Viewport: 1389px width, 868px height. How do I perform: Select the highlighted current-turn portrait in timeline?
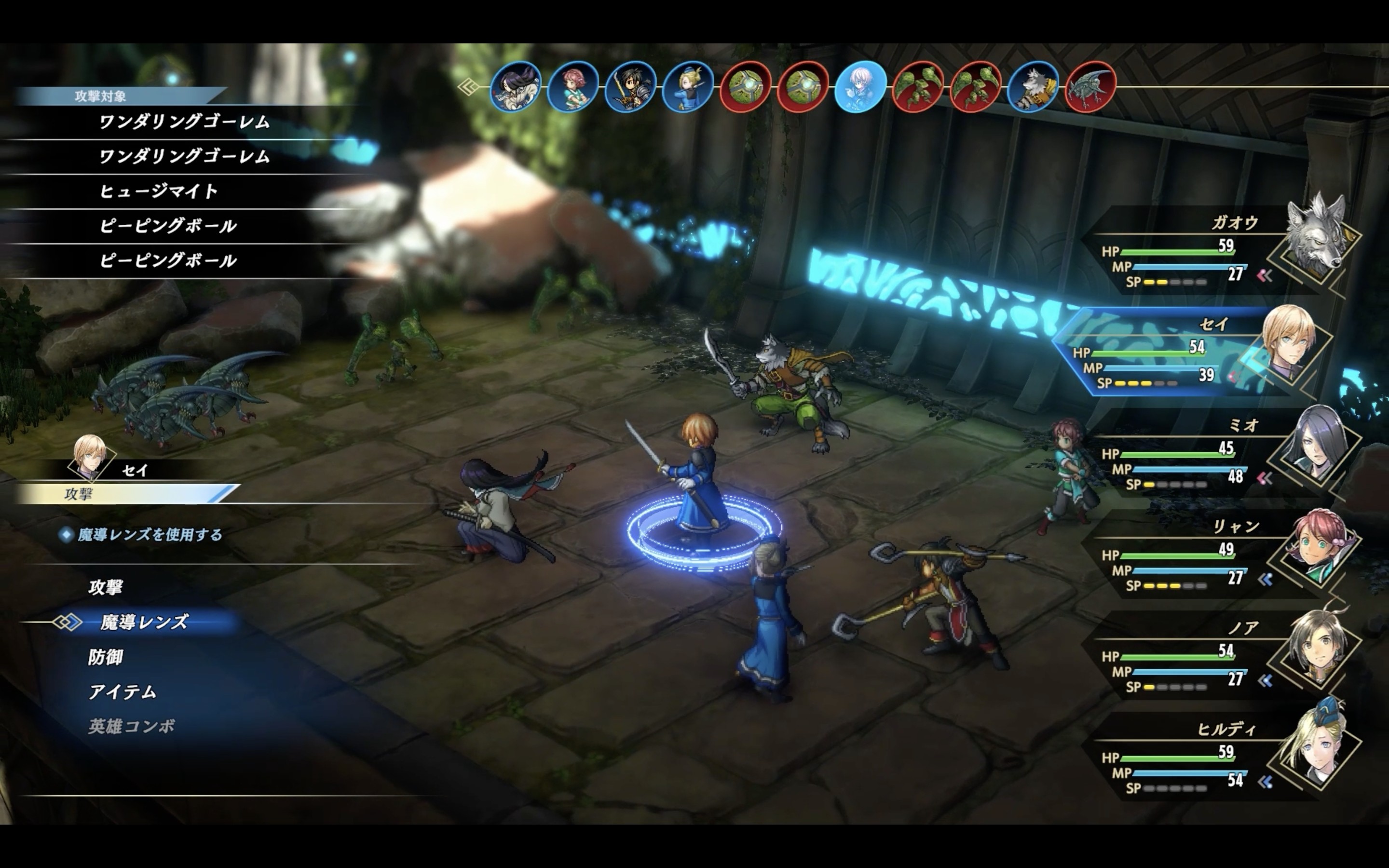[x=860, y=87]
